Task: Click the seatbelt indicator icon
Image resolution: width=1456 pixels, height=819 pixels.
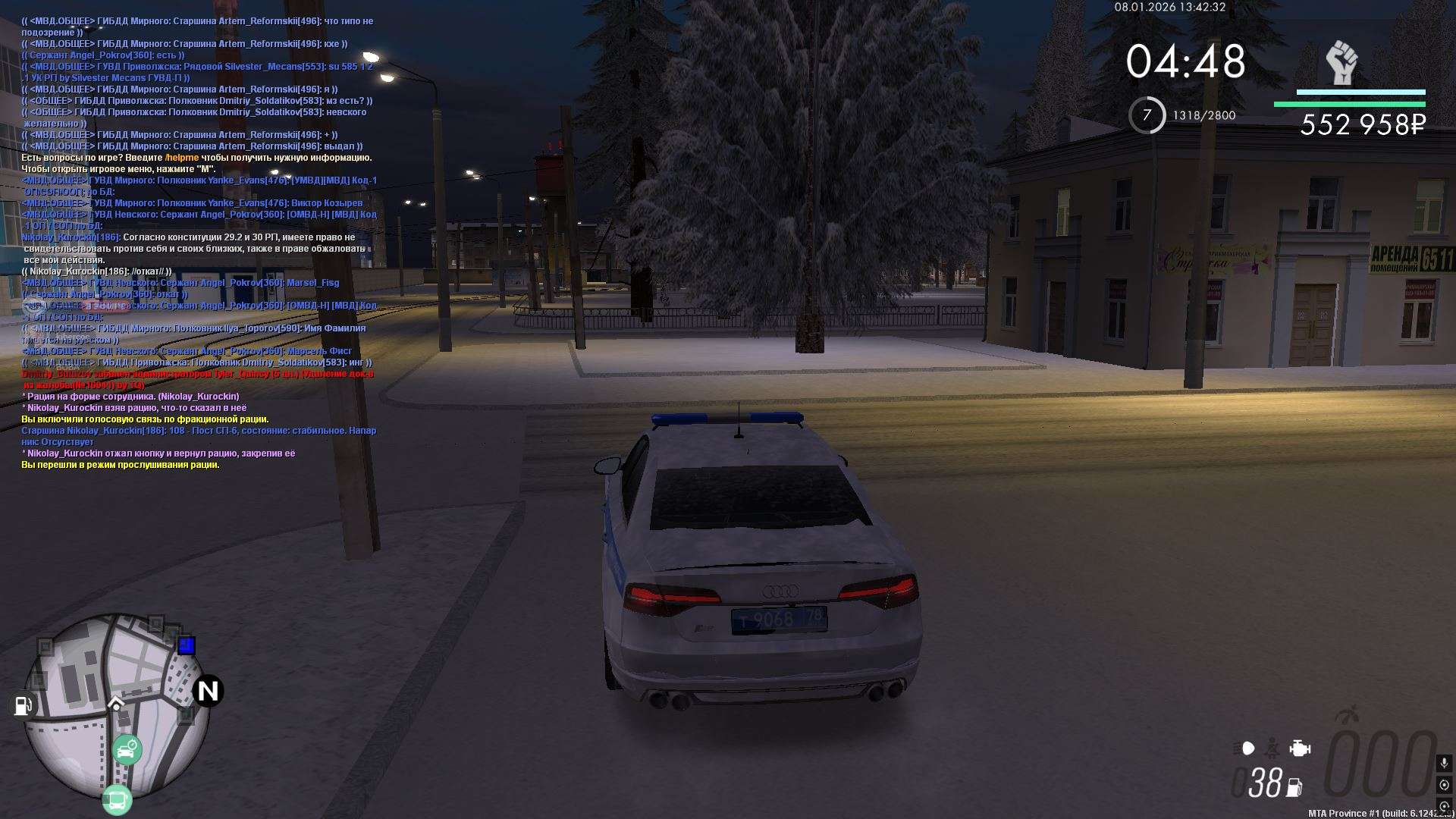Action: (1272, 748)
